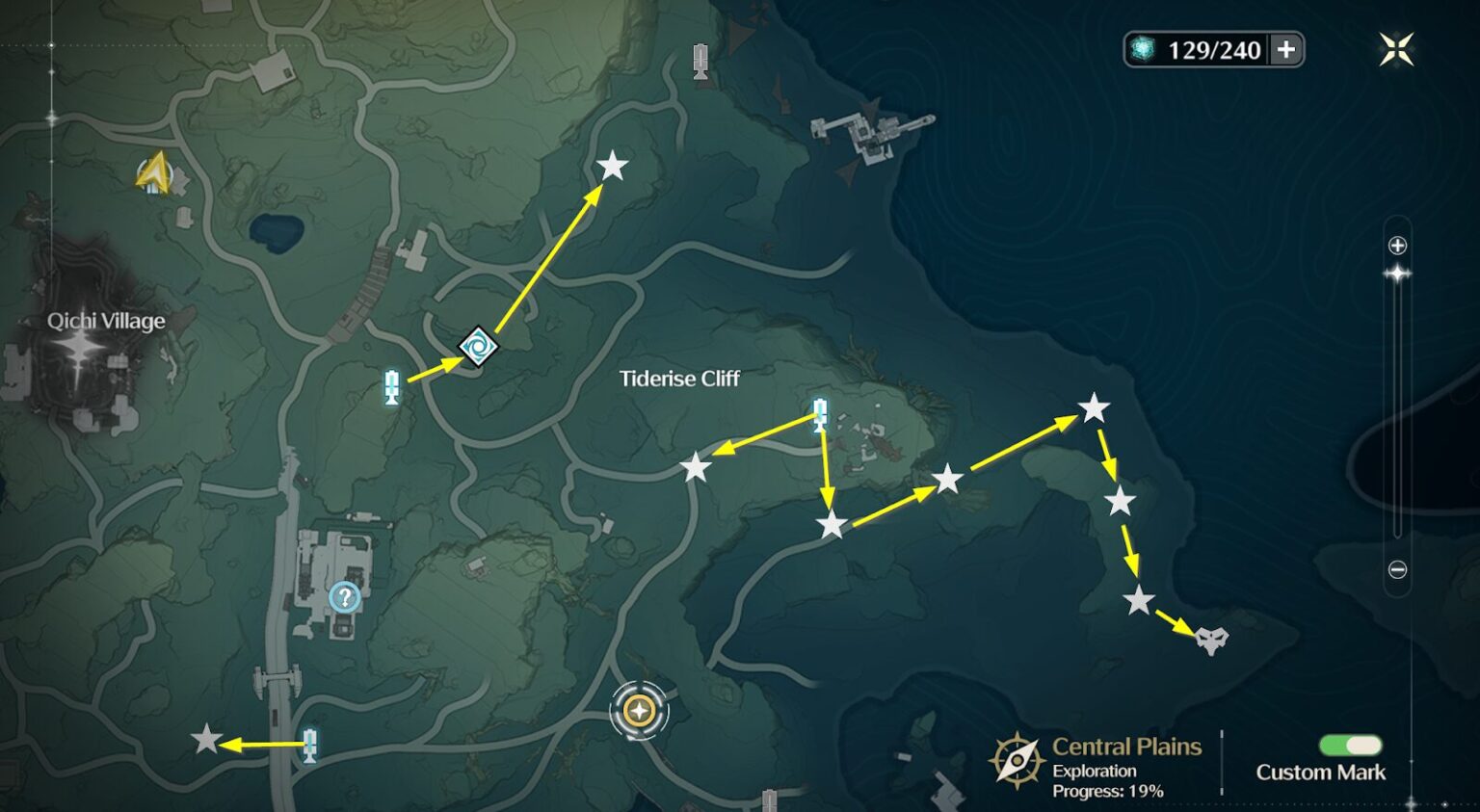Zoom out with the map minus button
The width and height of the screenshot is (1480, 812).
pos(1396,568)
